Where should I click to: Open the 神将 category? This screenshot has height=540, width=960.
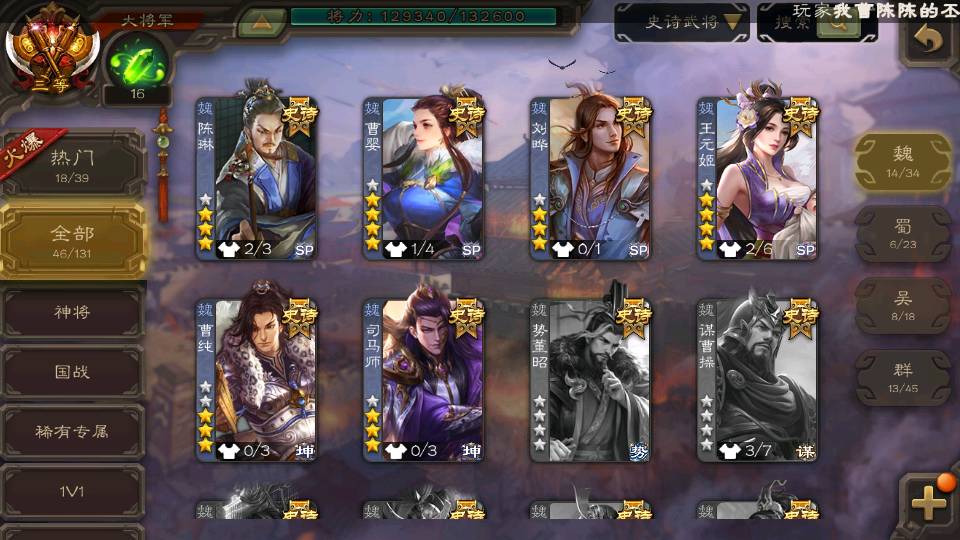click(72, 313)
